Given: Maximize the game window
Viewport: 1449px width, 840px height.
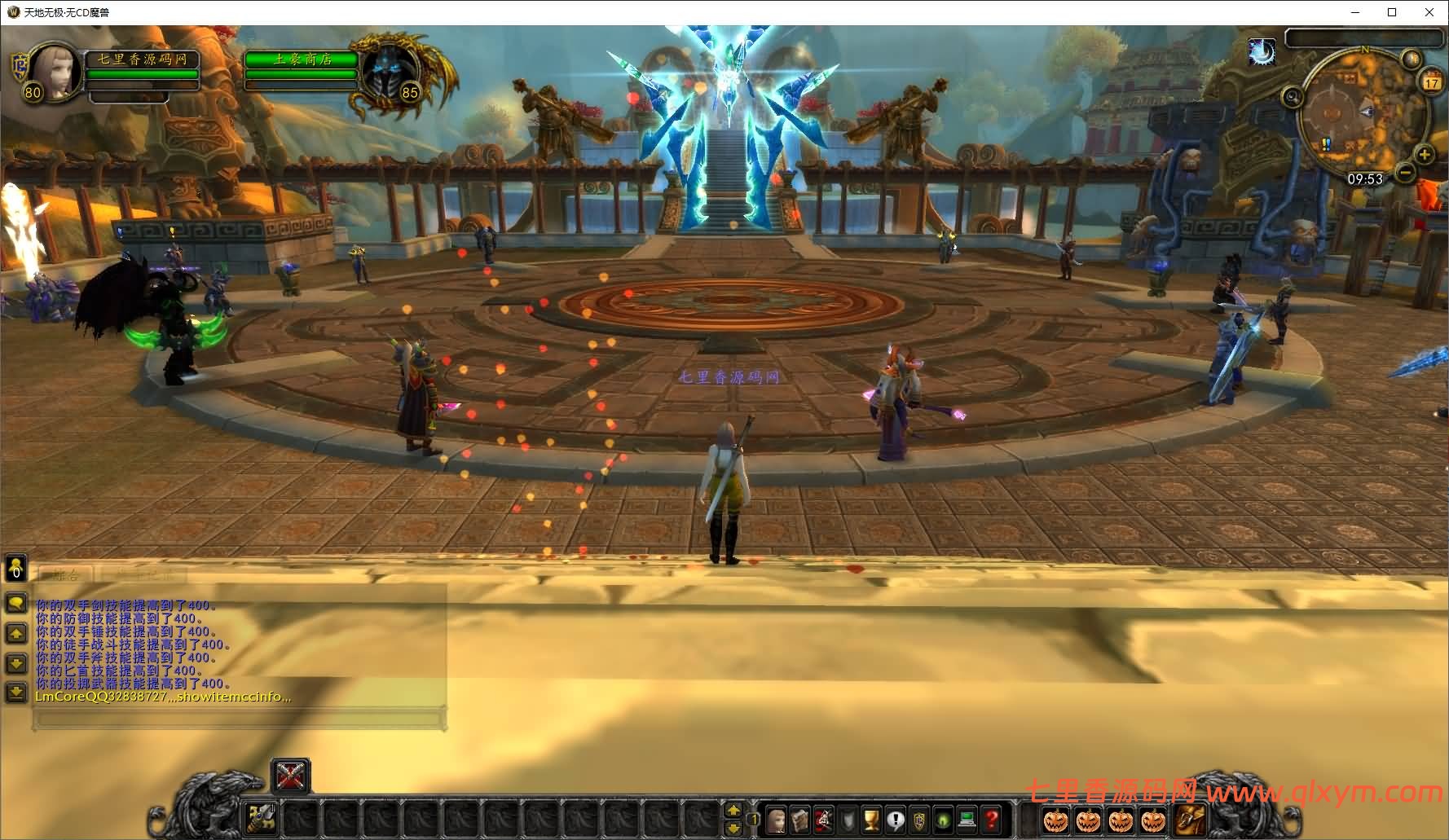Looking at the screenshot, I should pos(1392,12).
